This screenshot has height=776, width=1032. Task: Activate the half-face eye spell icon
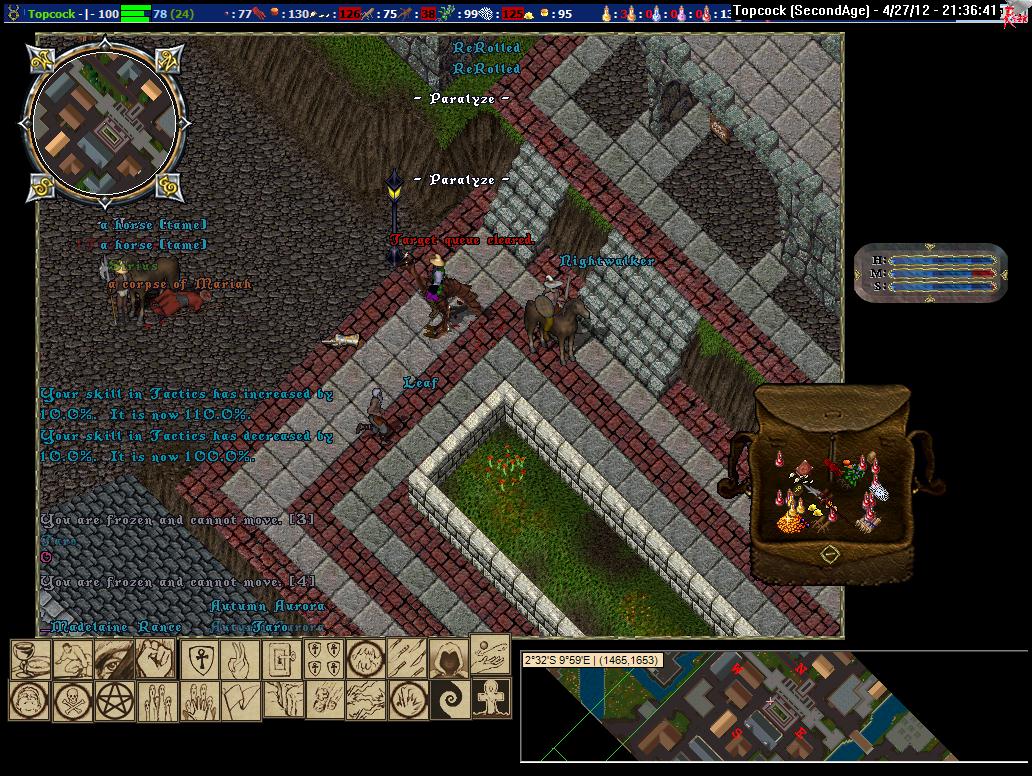[x=113, y=659]
